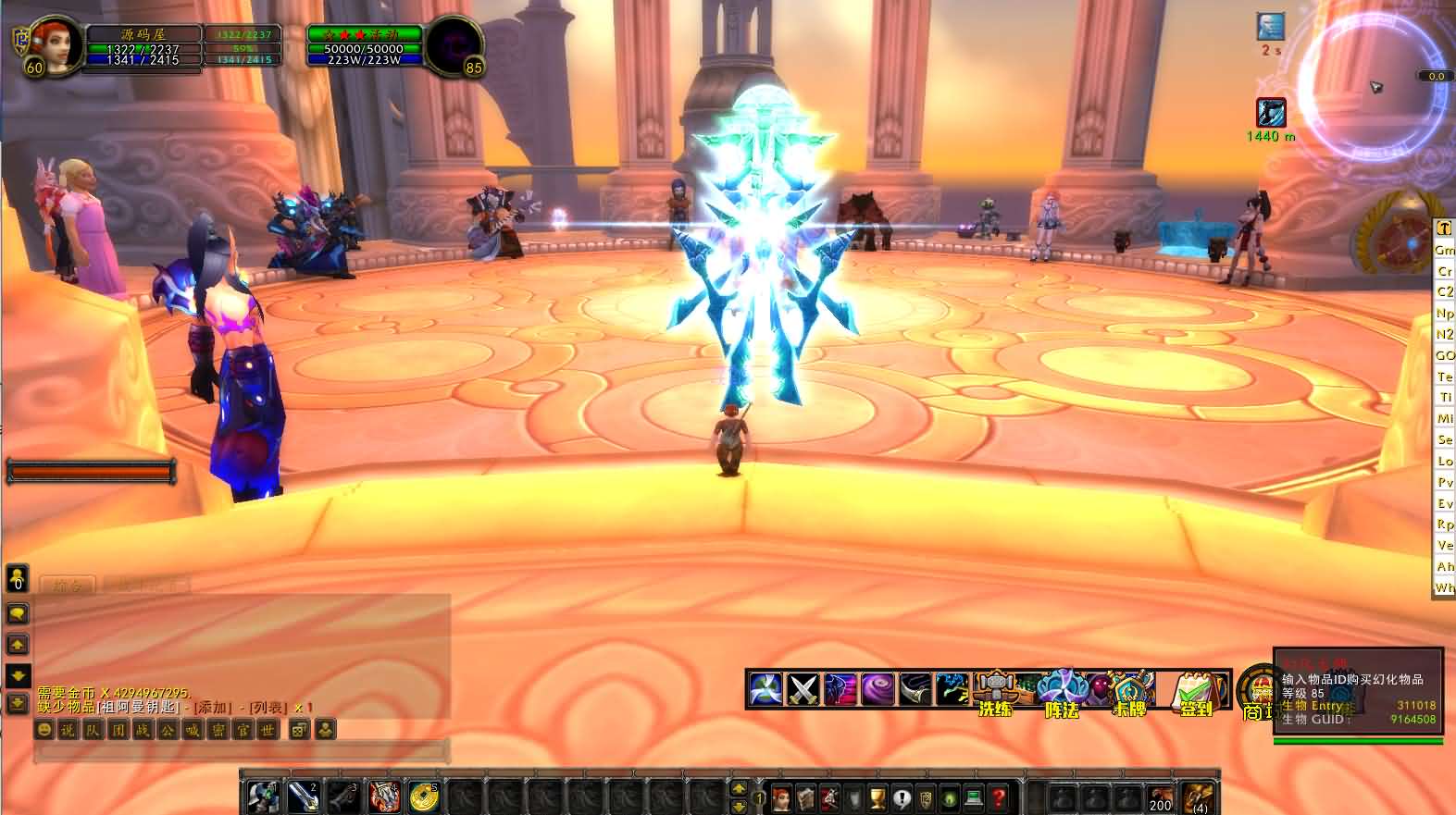Screen dimensions: 1456x815
Task: Use the gold coin item in slot 5
Action: 423,796
